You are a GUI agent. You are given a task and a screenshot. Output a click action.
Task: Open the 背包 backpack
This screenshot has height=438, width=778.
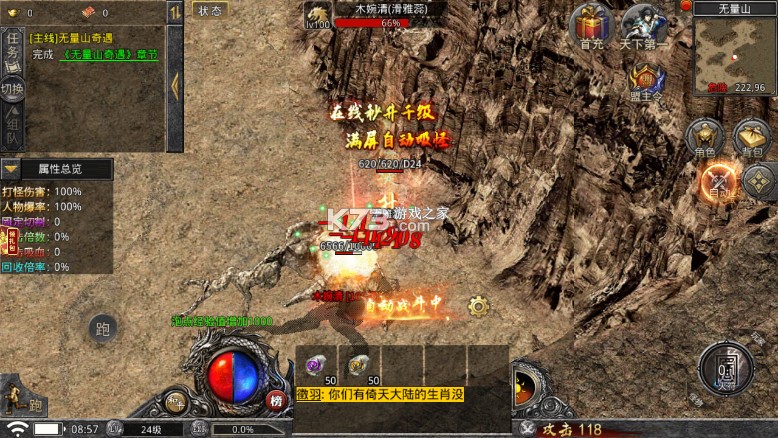[x=751, y=138]
